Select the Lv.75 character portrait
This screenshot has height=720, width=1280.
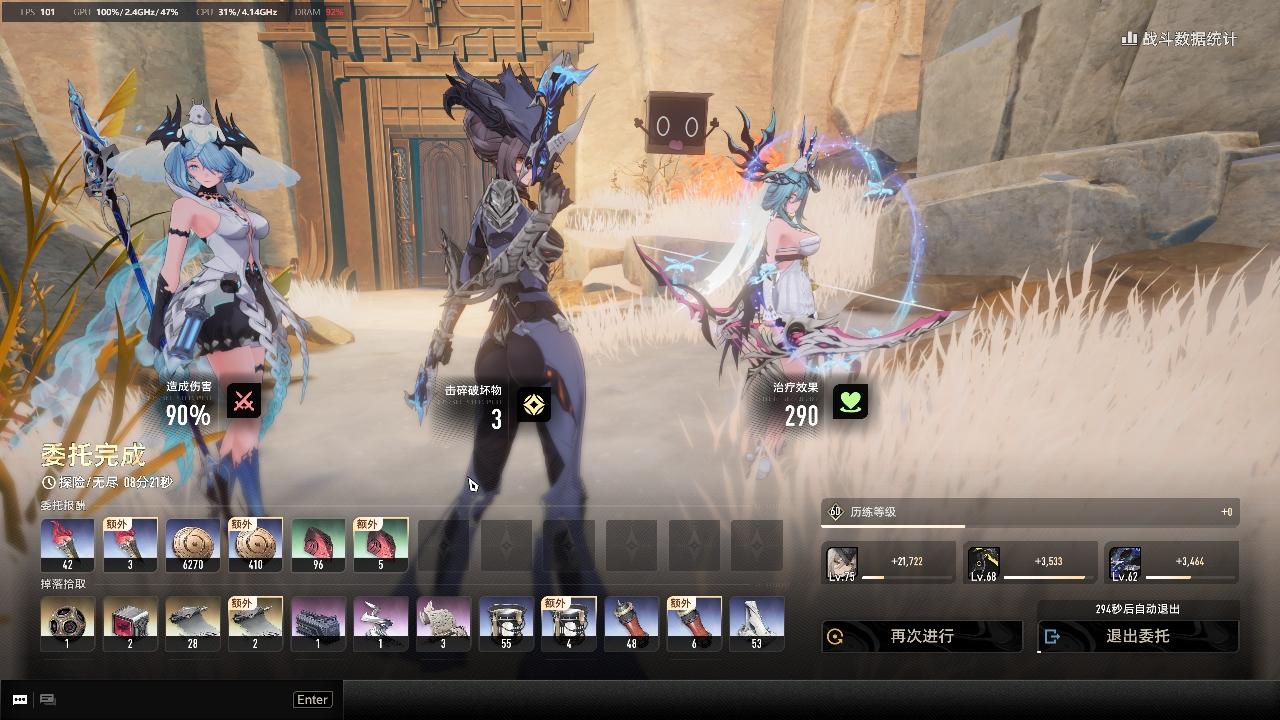pos(842,564)
